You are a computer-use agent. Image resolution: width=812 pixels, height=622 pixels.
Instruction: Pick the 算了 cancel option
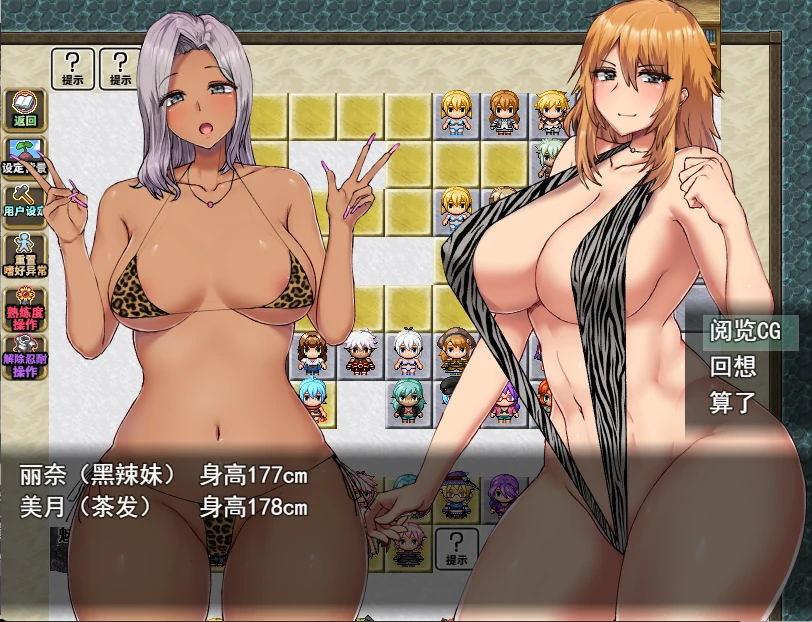733,404
